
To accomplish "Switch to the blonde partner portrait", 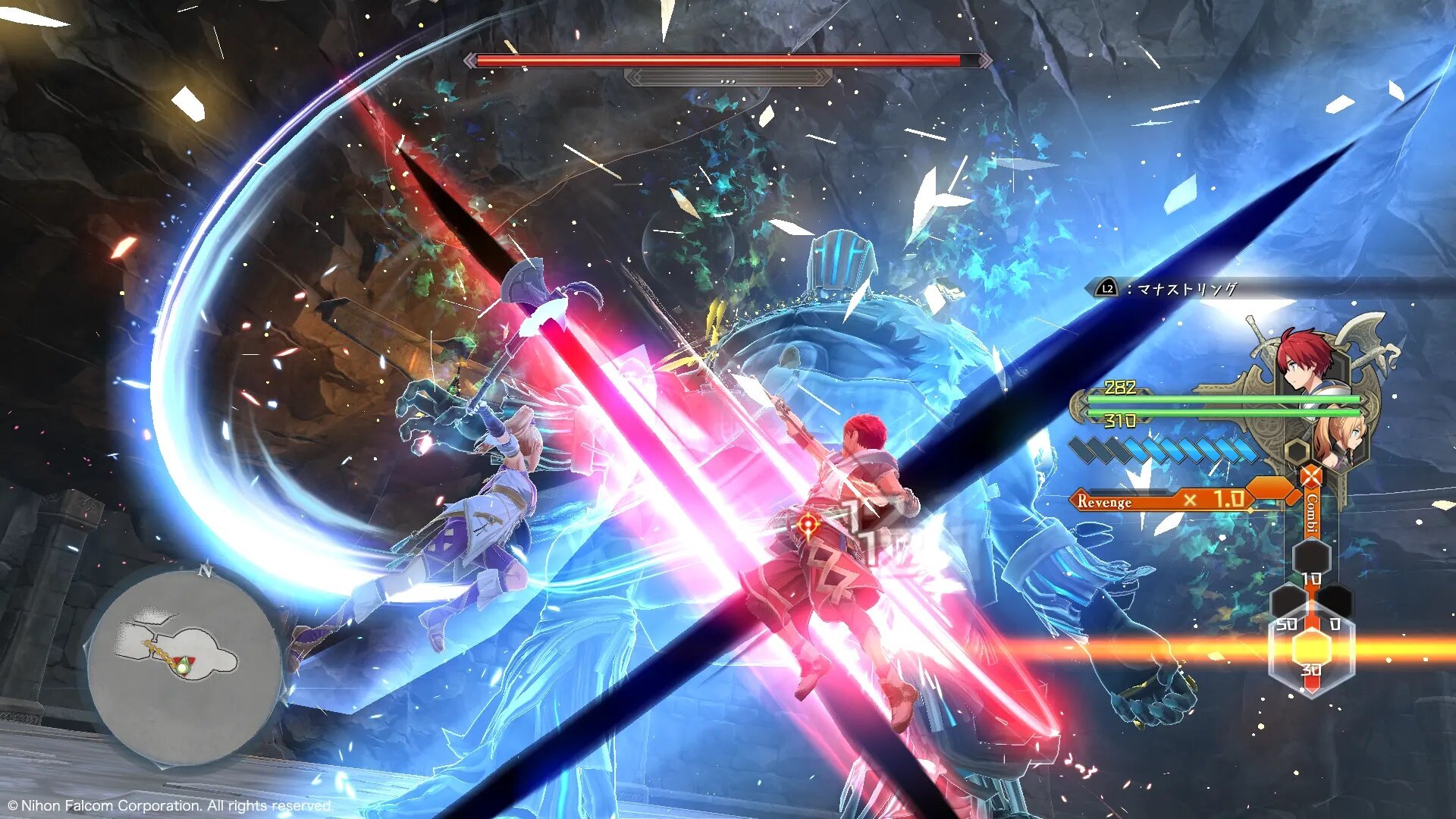I will point(1338,440).
